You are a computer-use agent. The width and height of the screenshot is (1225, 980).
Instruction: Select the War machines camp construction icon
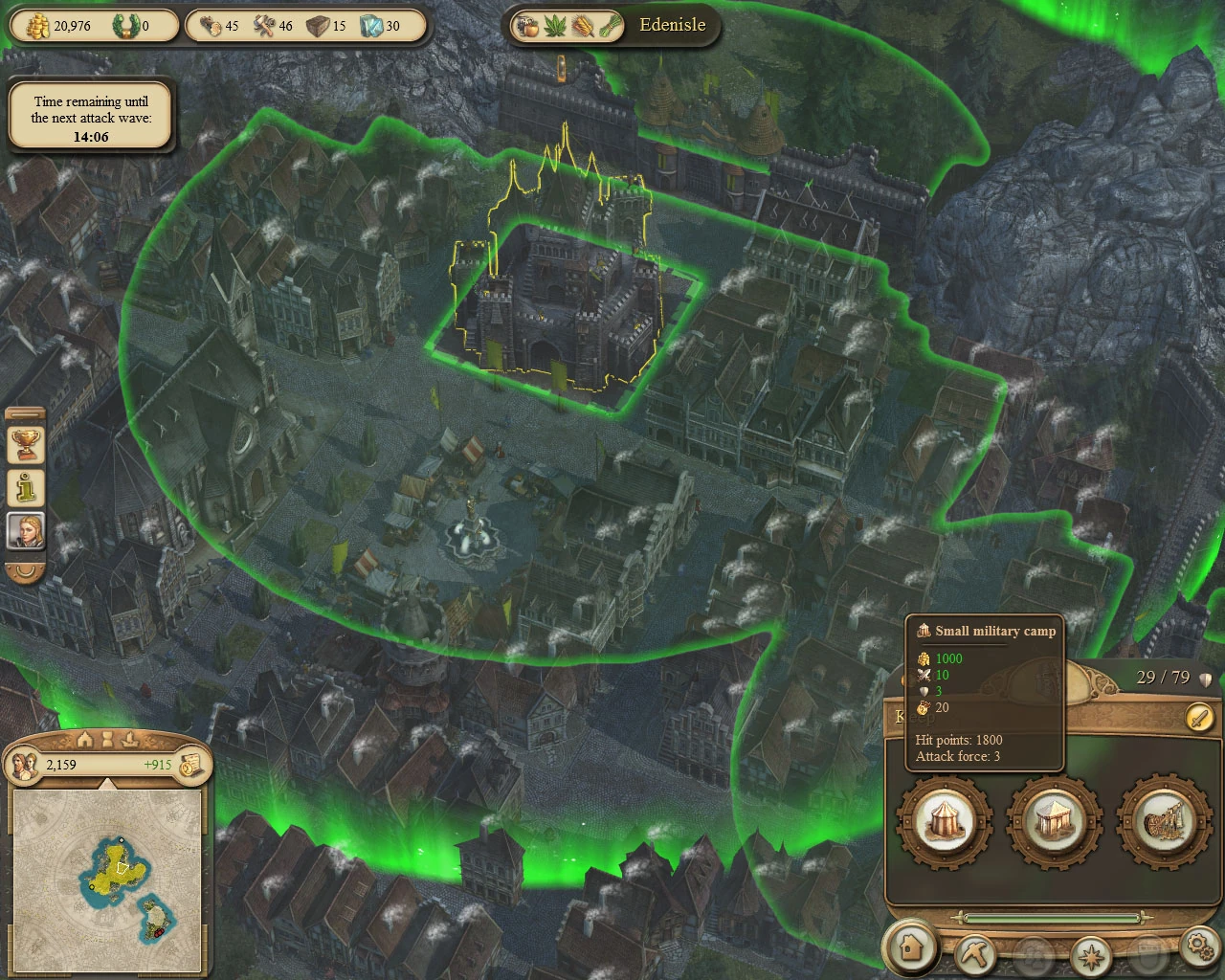[1161, 824]
